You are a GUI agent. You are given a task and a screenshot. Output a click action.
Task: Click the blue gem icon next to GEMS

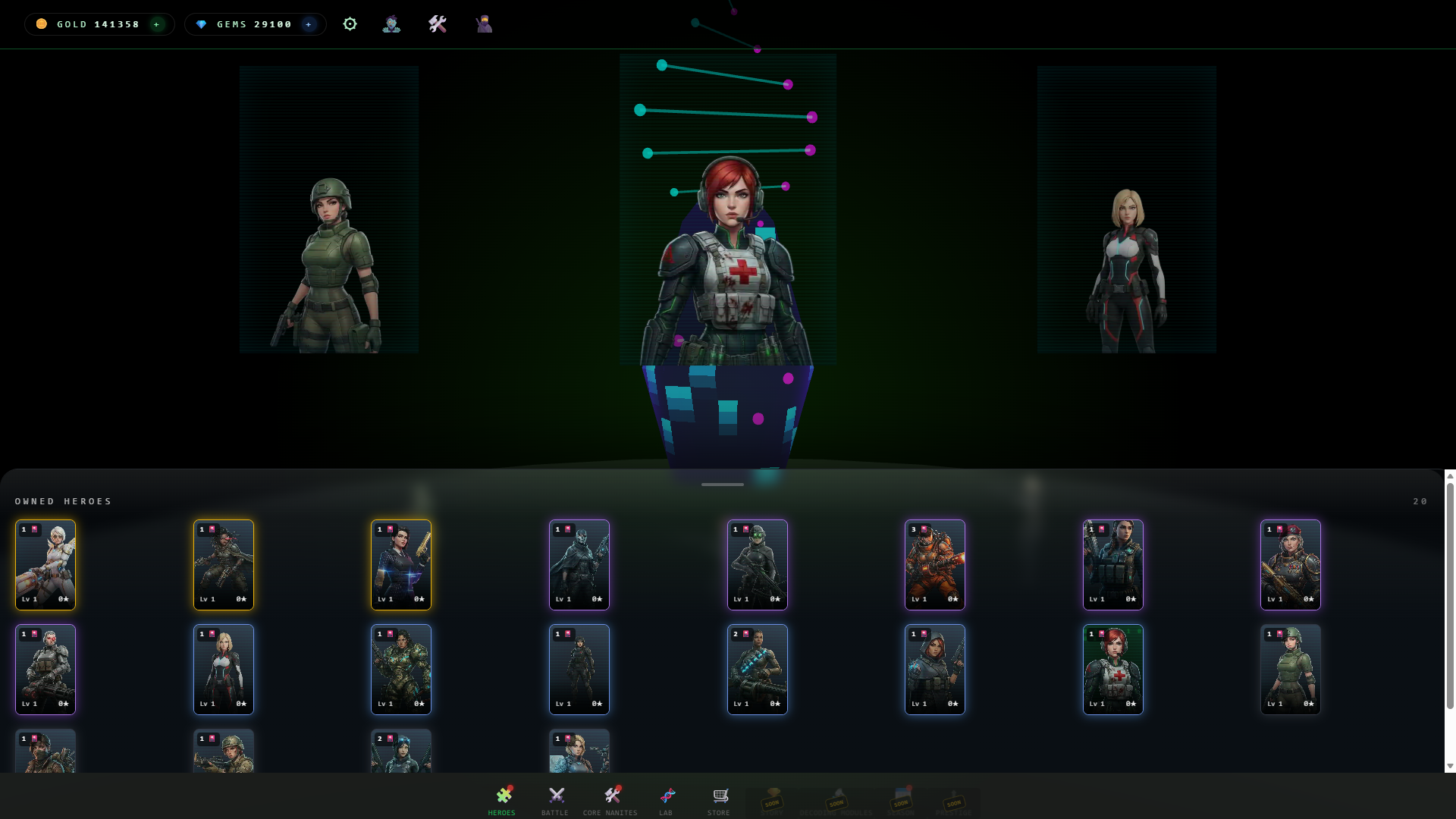click(x=201, y=24)
